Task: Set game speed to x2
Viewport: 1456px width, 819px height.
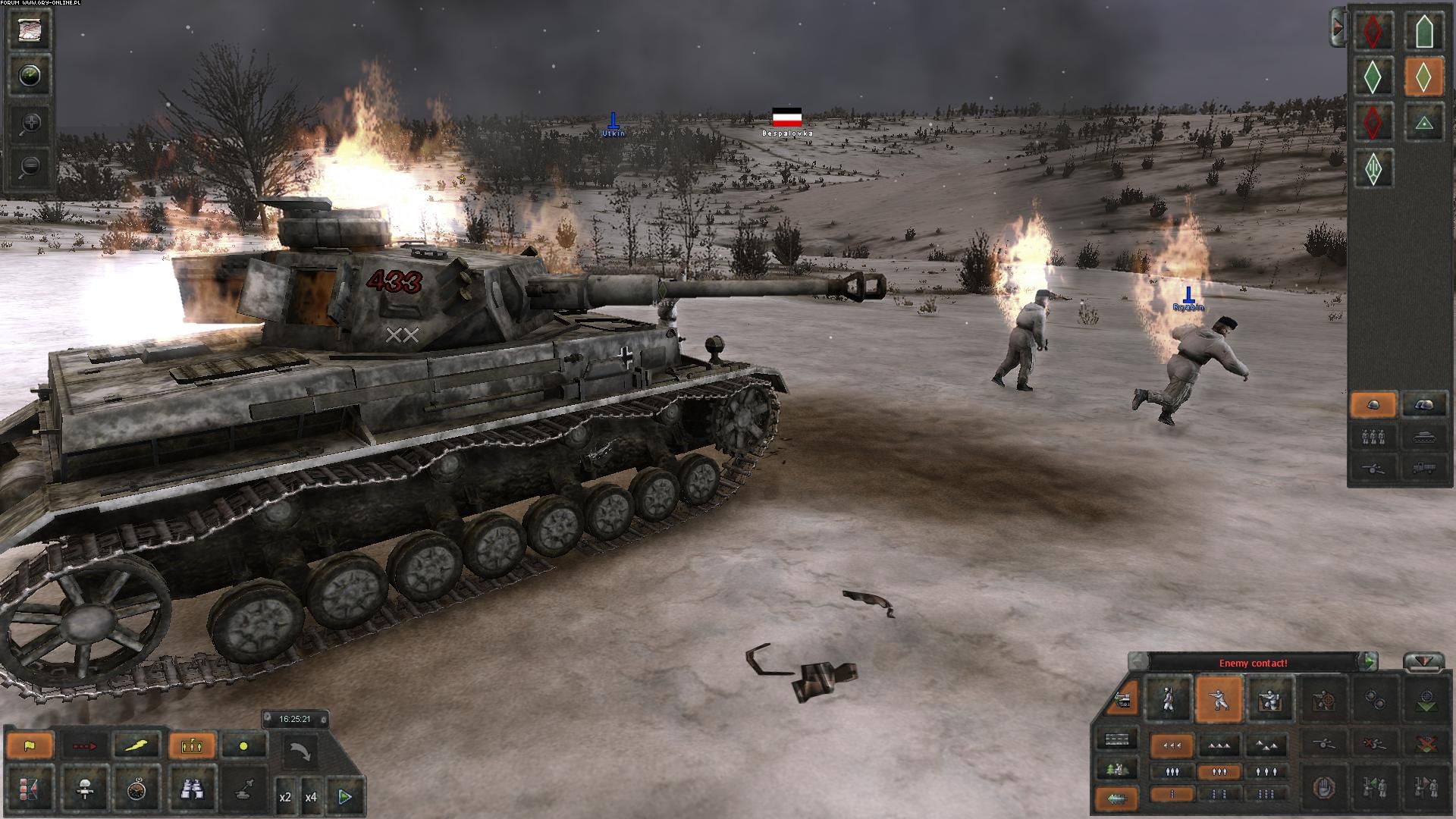Action: pyautogui.click(x=286, y=797)
